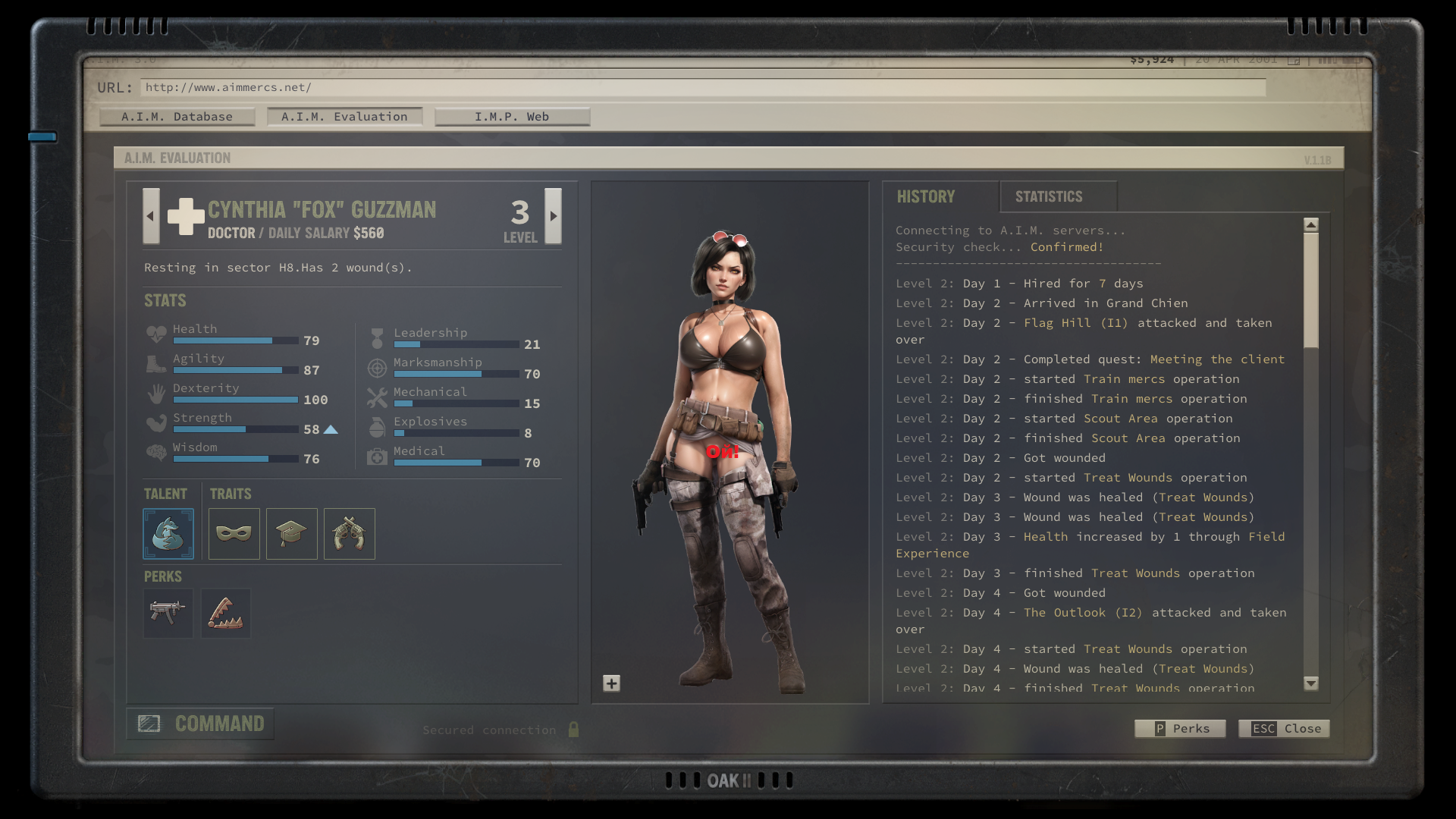Open the I.M.P. Web page

tap(512, 117)
